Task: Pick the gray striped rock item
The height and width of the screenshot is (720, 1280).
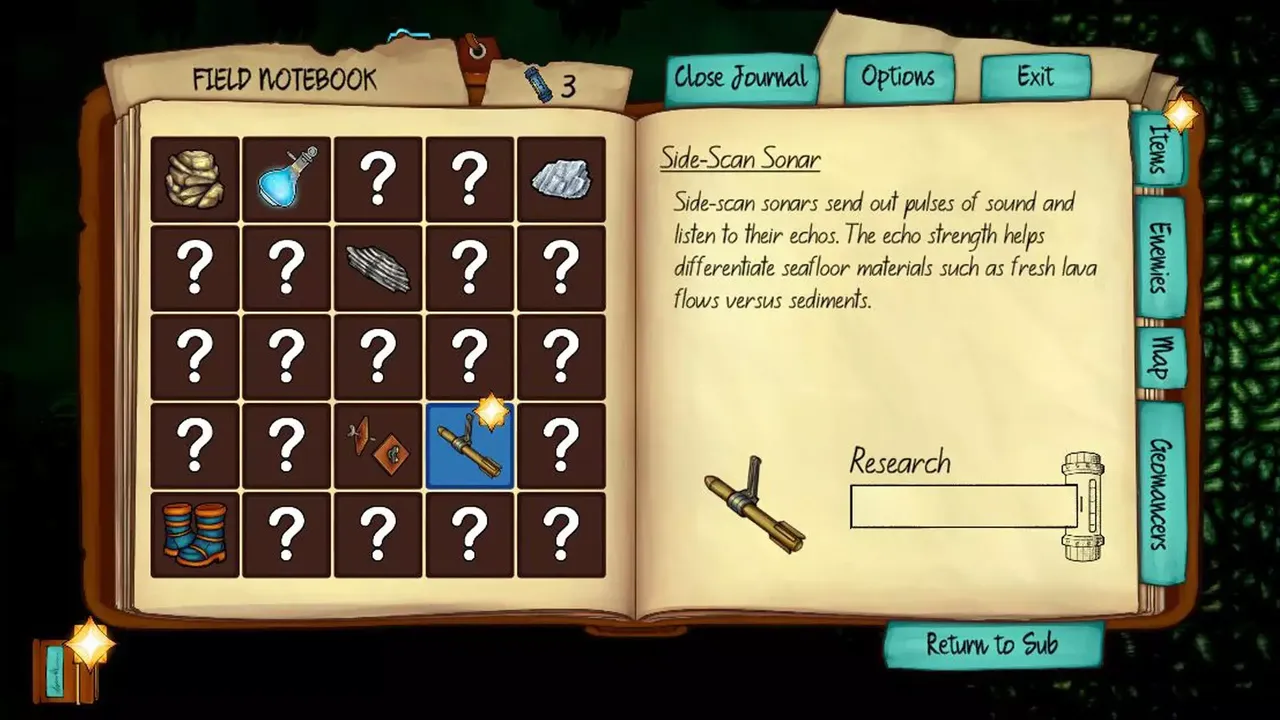Action: [x=378, y=269]
